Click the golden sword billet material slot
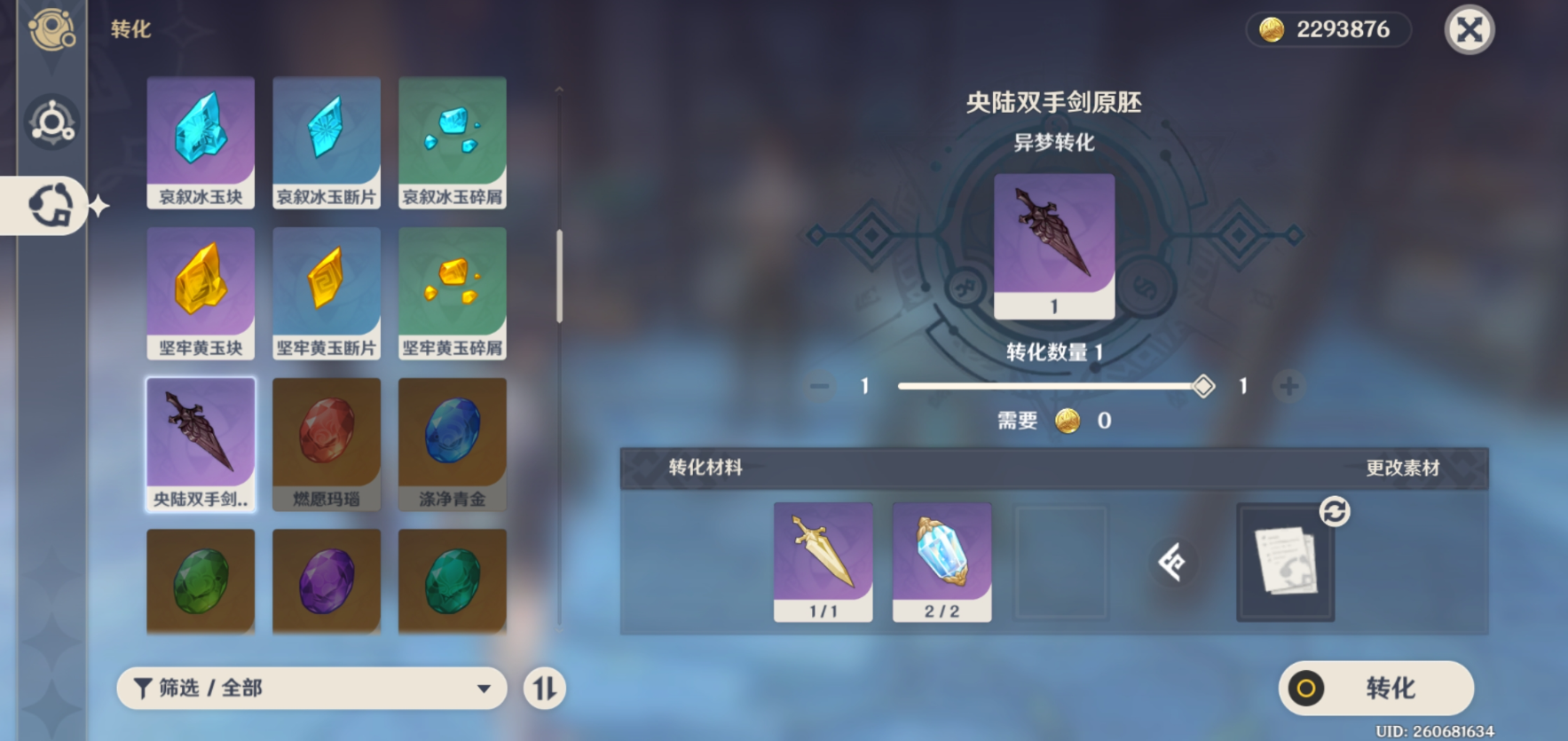 [x=823, y=561]
